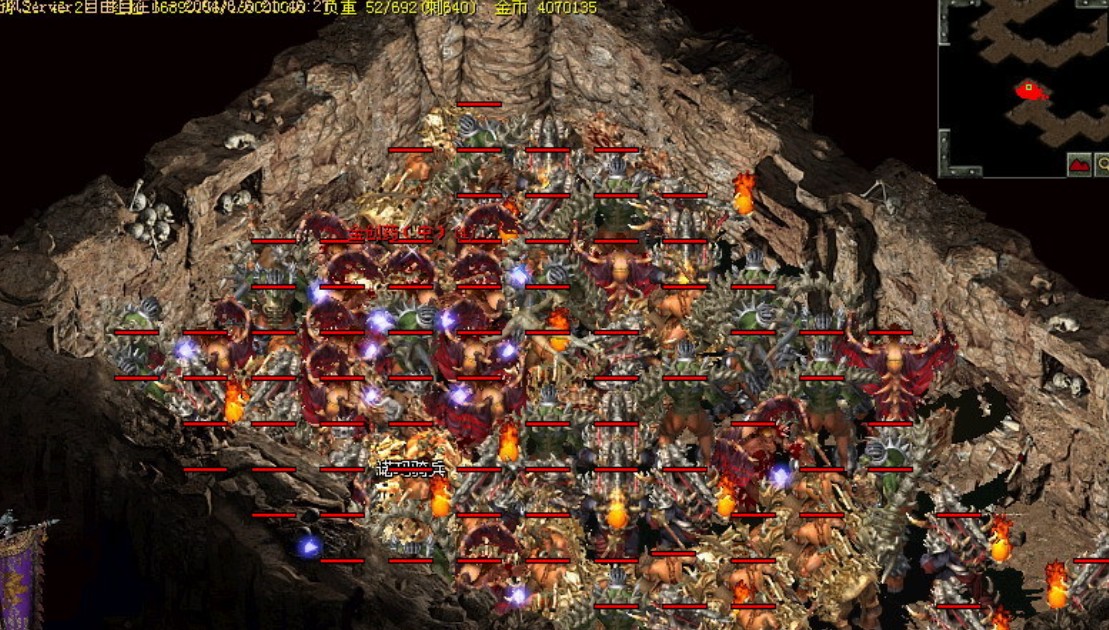Click the red mountain button under the minimap
1109x630 pixels.
pos(1079,165)
